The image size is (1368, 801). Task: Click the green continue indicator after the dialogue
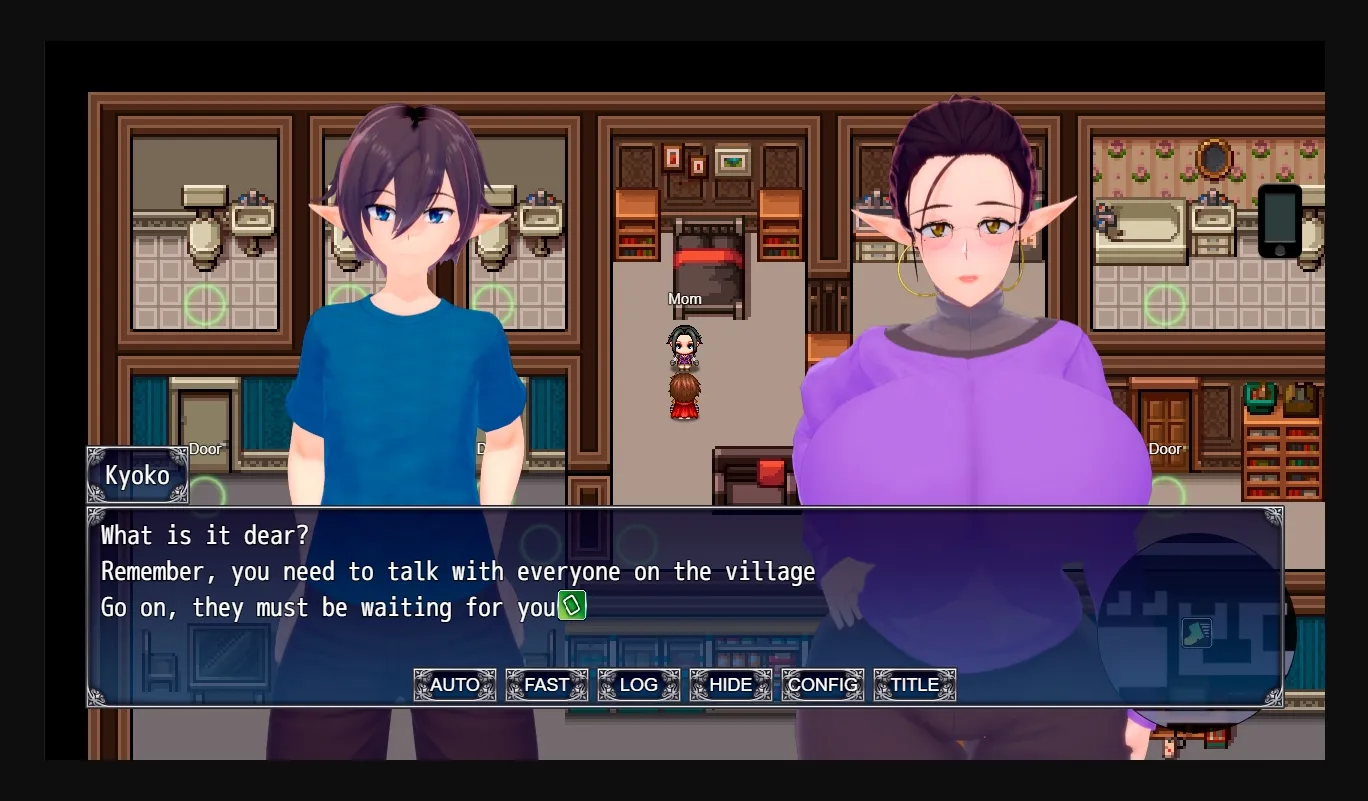click(571, 606)
